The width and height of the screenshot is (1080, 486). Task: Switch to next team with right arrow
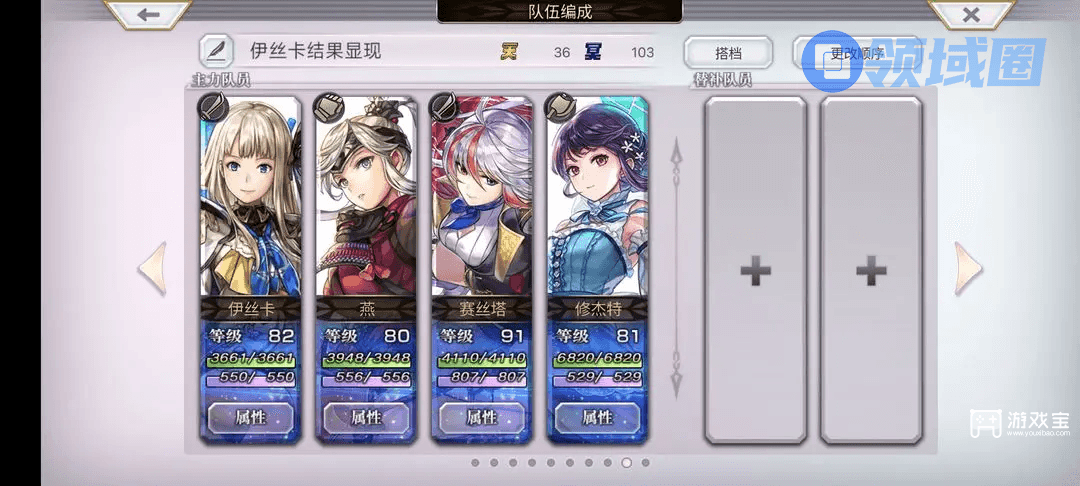(x=968, y=268)
